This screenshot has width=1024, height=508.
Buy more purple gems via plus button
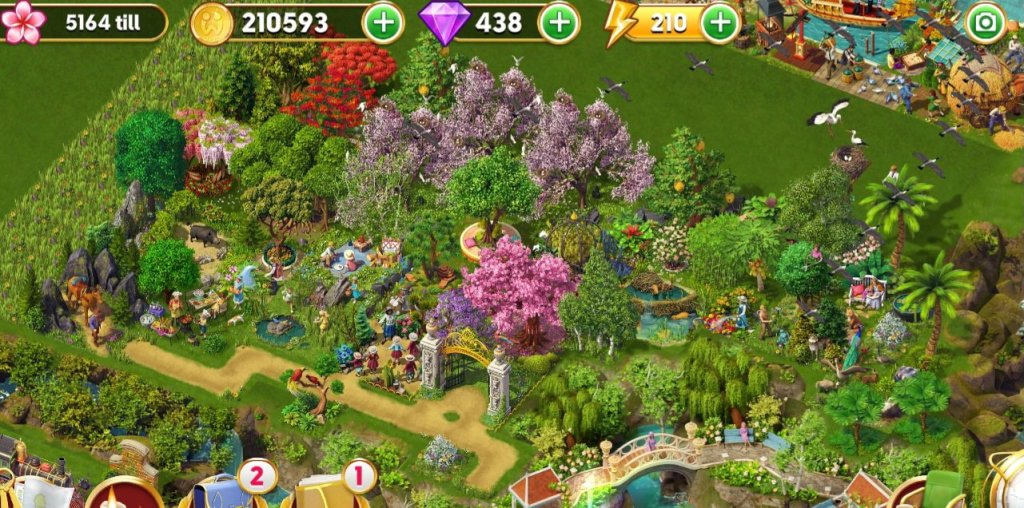pyautogui.click(x=559, y=22)
